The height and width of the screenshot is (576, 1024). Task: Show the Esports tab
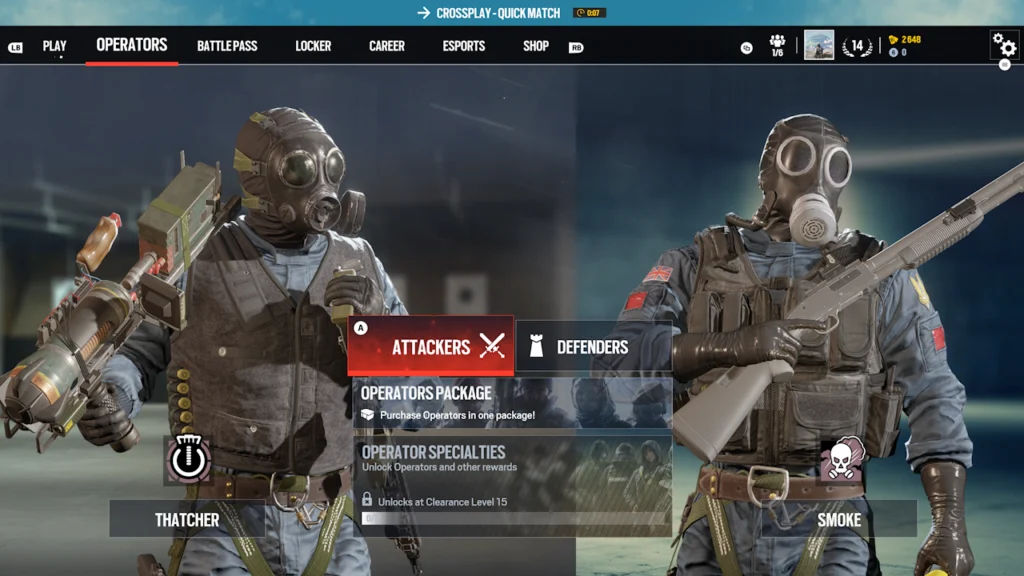pyautogui.click(x=464, y=46)
